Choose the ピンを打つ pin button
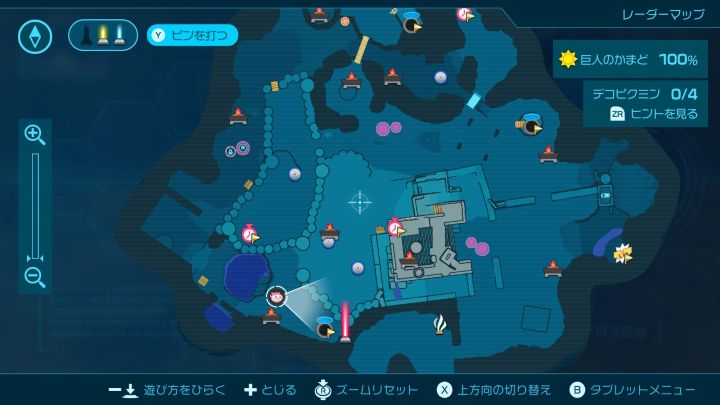Viewport: 720px width, 405px height. pyautogui.click(x=193, y=36)
